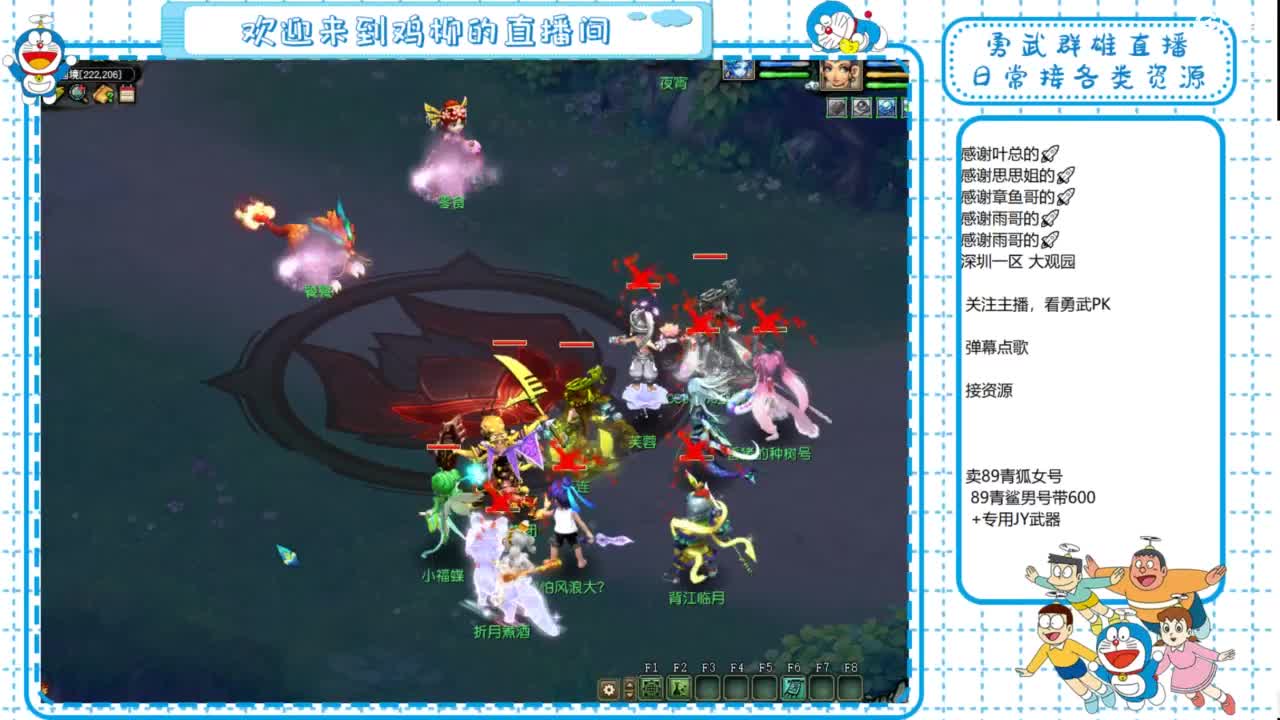Image resolution: width=1280 pixels, height=720 pixels.
Task: Expand the hotkey bar with the up arrow
Action: [x=628, y=682]
